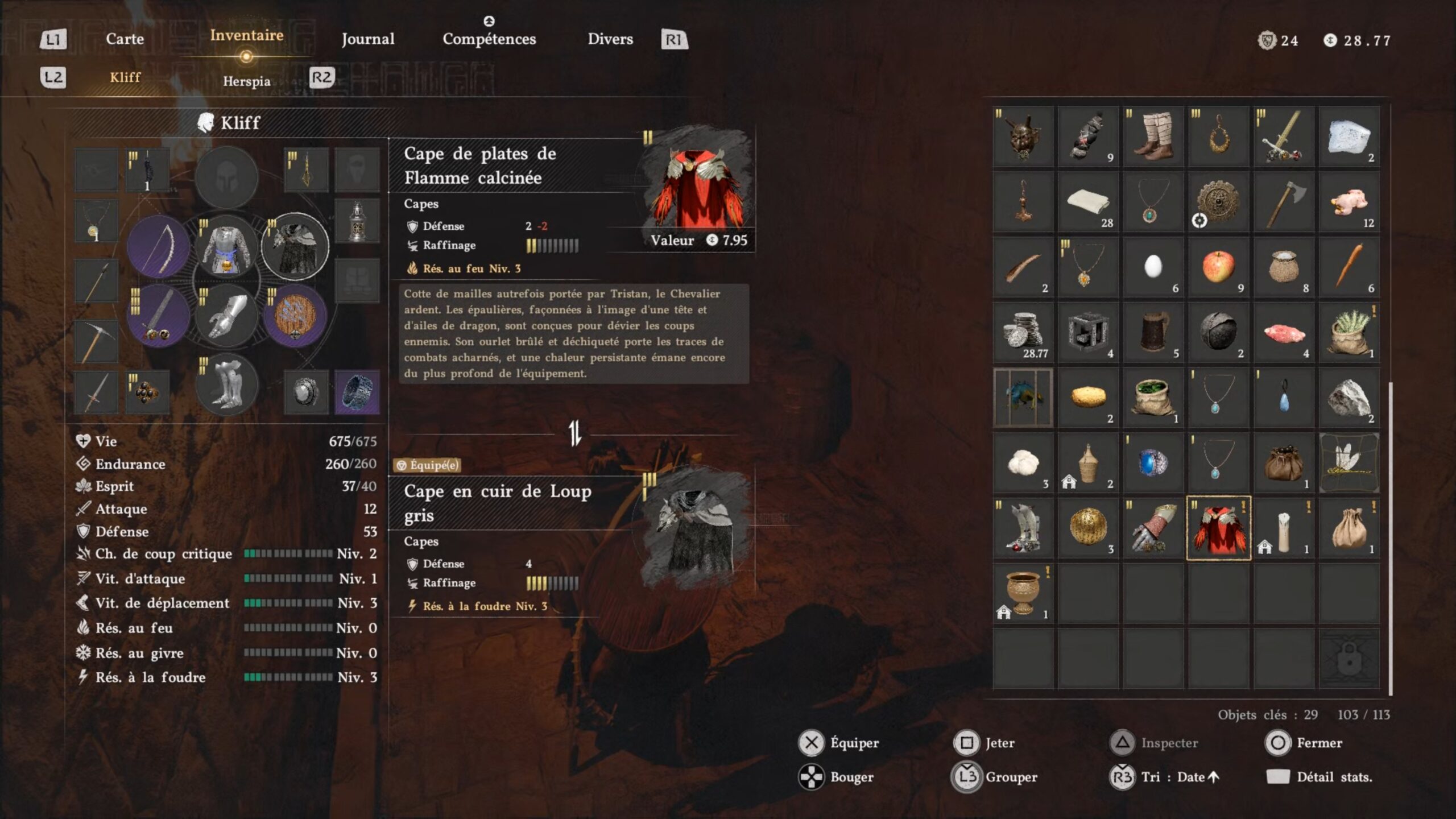Choose the red apple stack

1218,267
